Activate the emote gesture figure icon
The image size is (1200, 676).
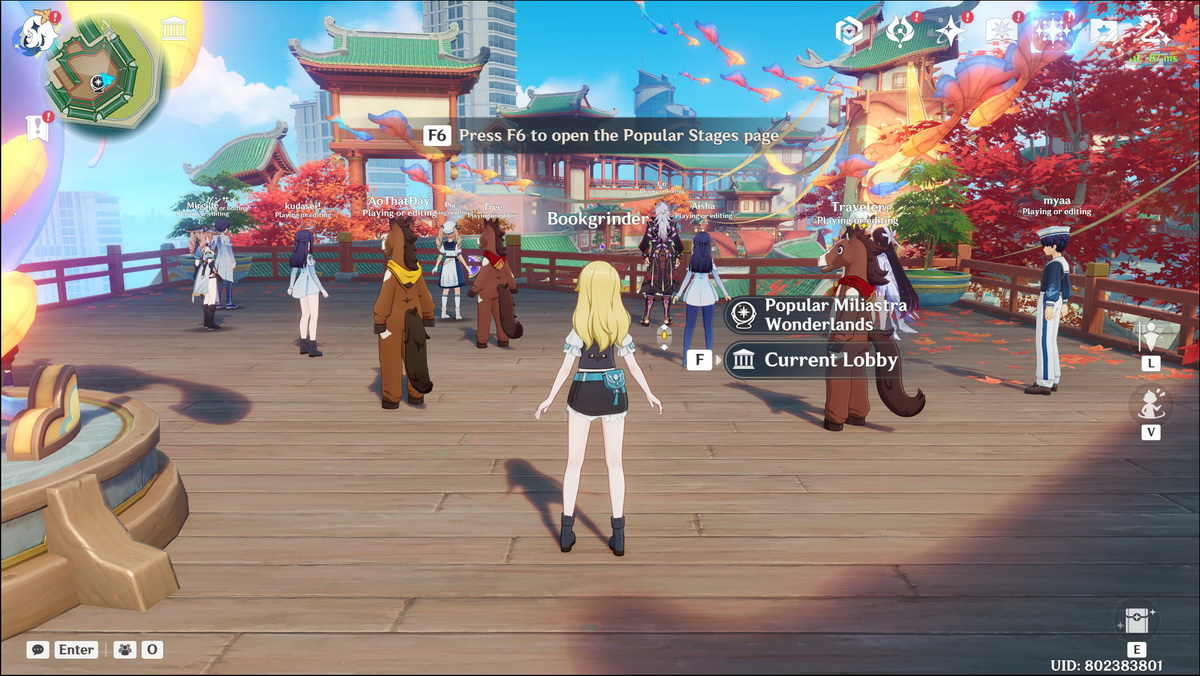coord(1152,403)
